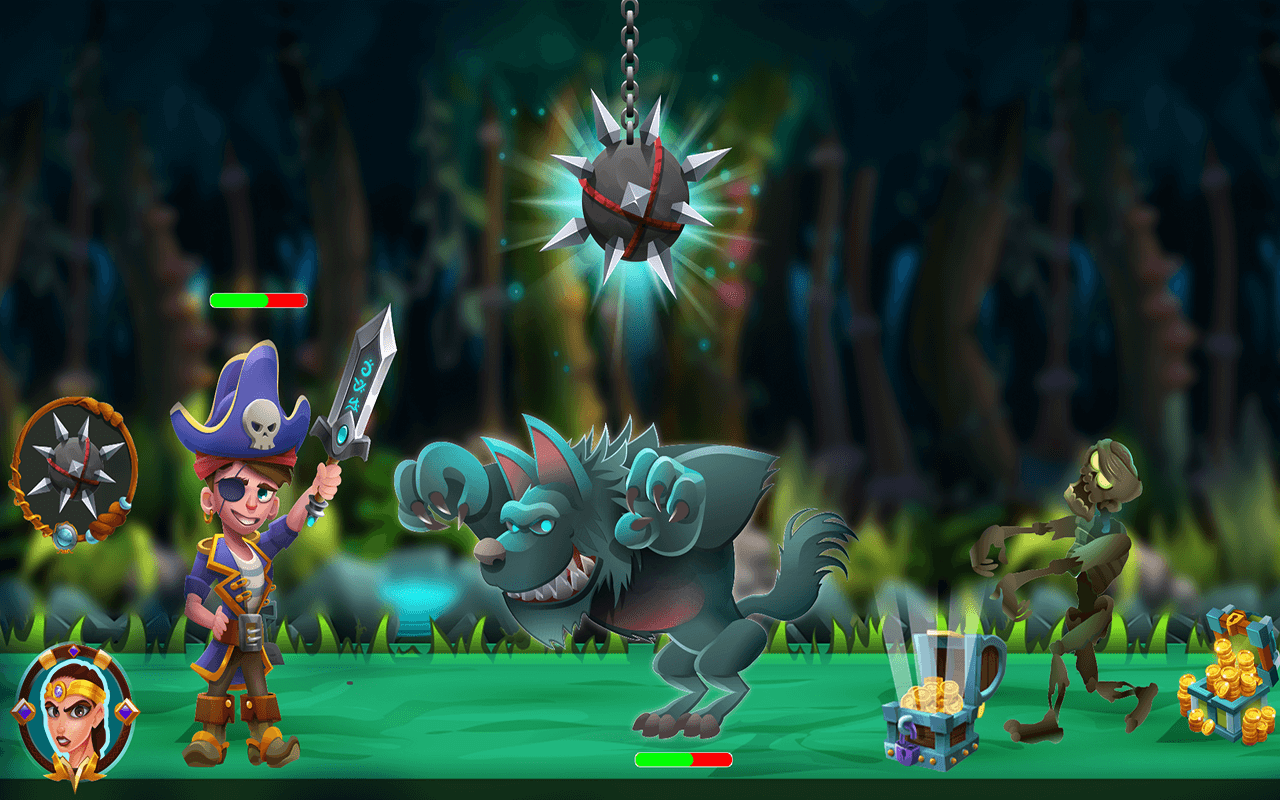
Task: Tap the chain holding the spiked ball
Action: coord(629,60)
